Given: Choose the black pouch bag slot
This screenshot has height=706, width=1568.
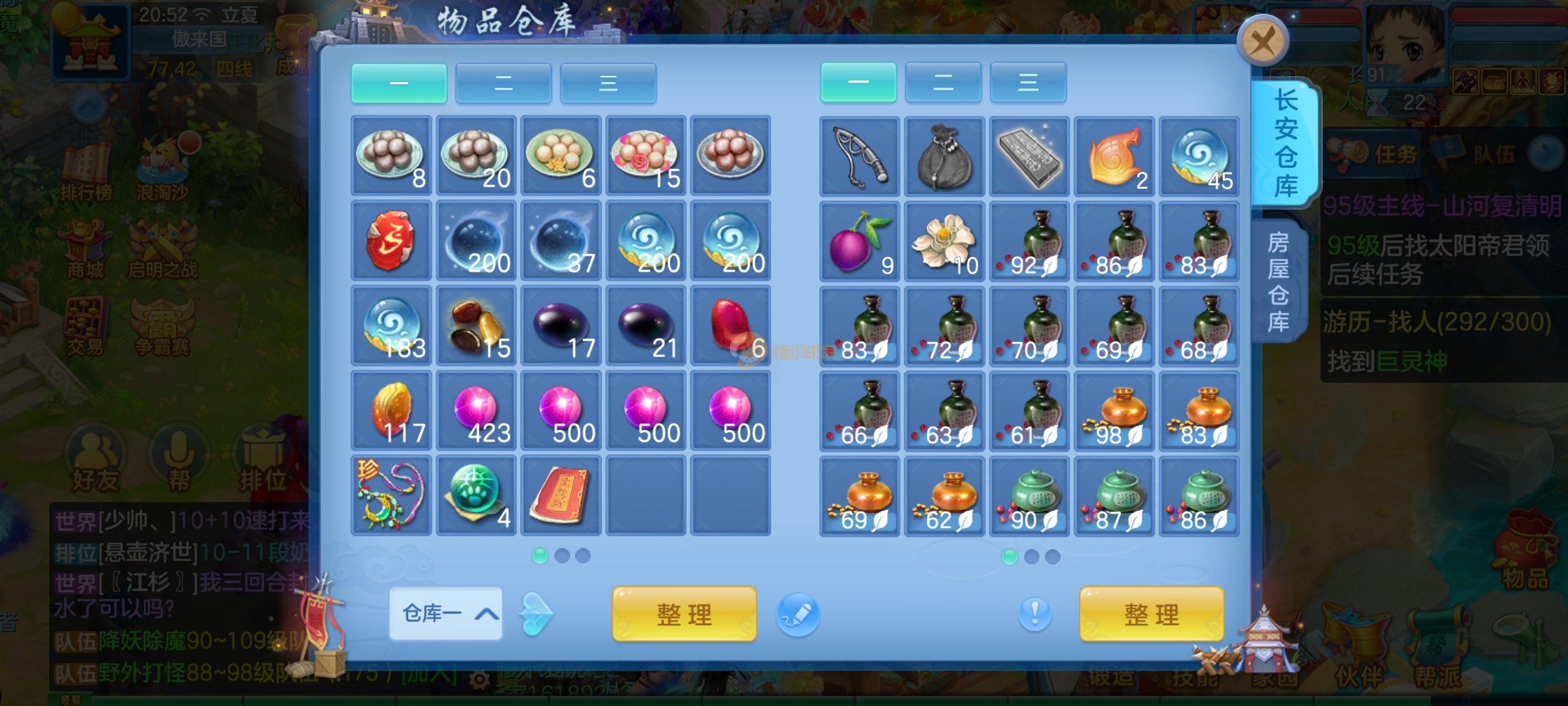Looking at the screenshot, I should point(944,156).
